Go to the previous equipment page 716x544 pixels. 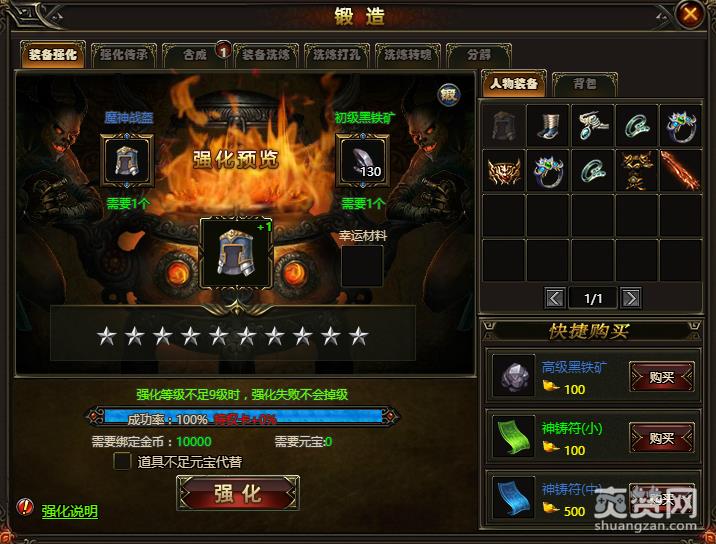point(554,297)
